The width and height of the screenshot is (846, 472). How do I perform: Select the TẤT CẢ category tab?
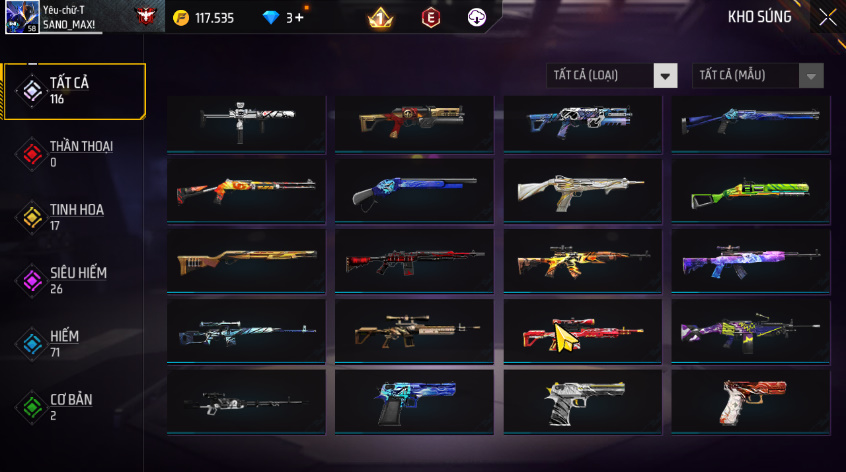coord(74,91)
